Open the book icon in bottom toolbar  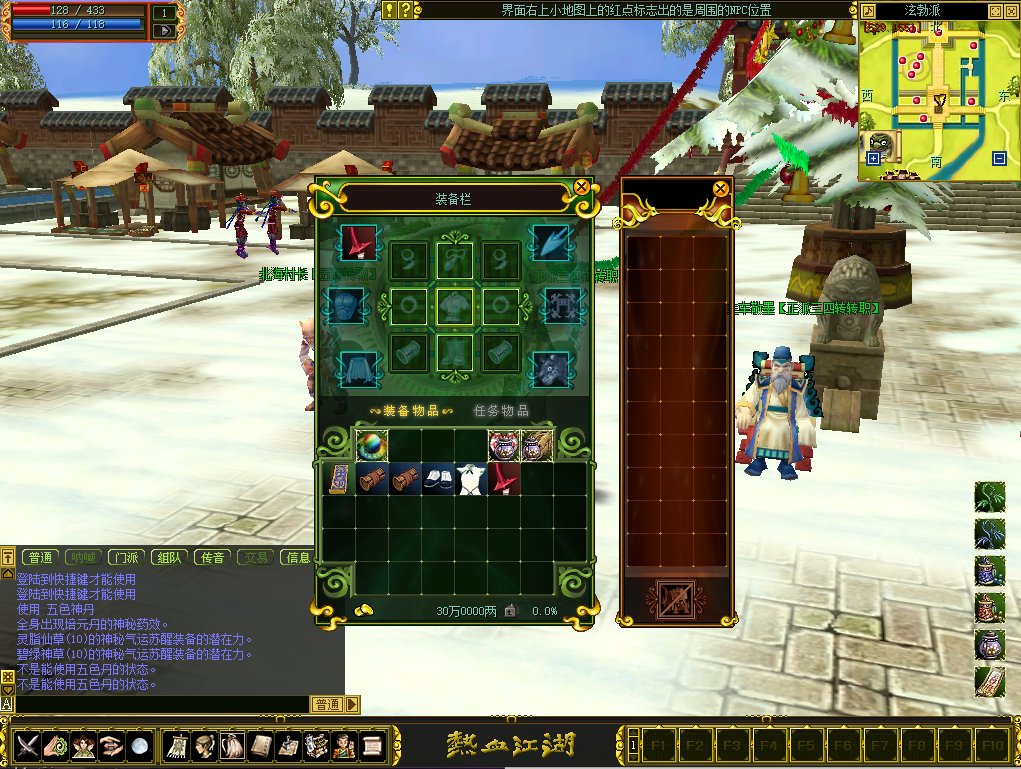[260, 745]
